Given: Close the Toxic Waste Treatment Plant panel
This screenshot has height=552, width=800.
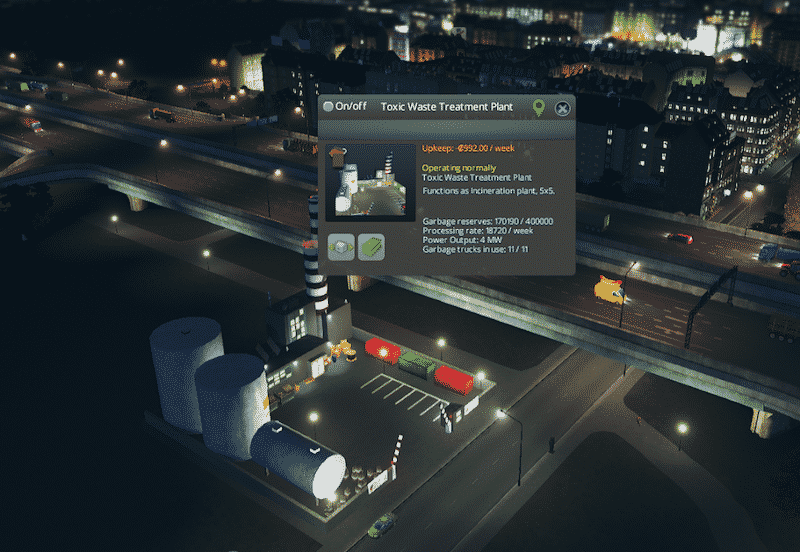Looking at the screenshot, I should 563,108.
